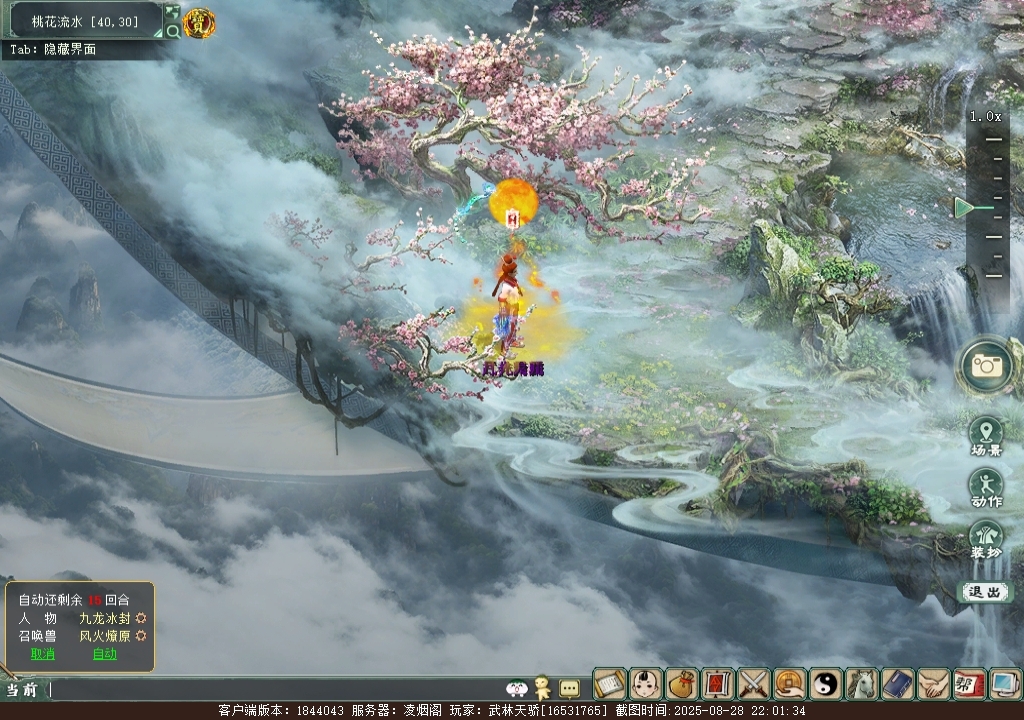
Task: Open the money bag inventory icon
Action: (x=682, y=685)
